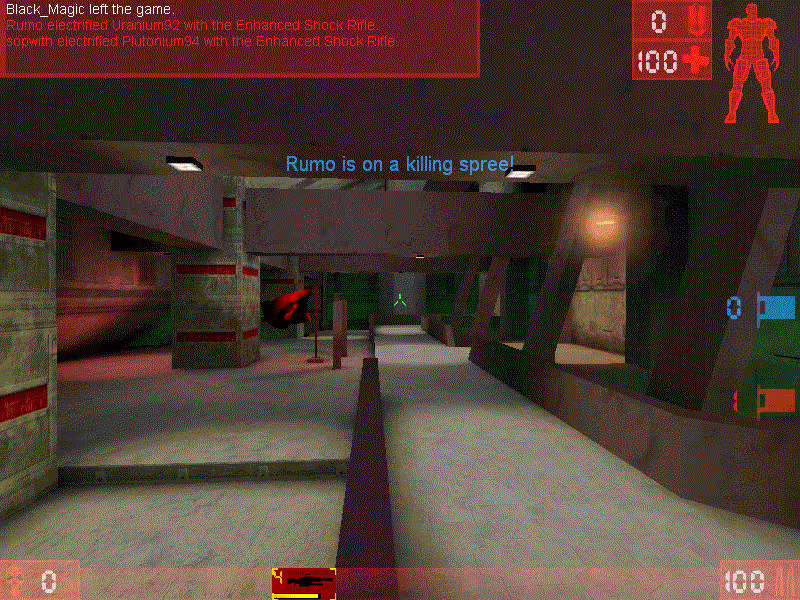Click the red team flag icon
800x600 pixels.
click(x=775, y=401)
